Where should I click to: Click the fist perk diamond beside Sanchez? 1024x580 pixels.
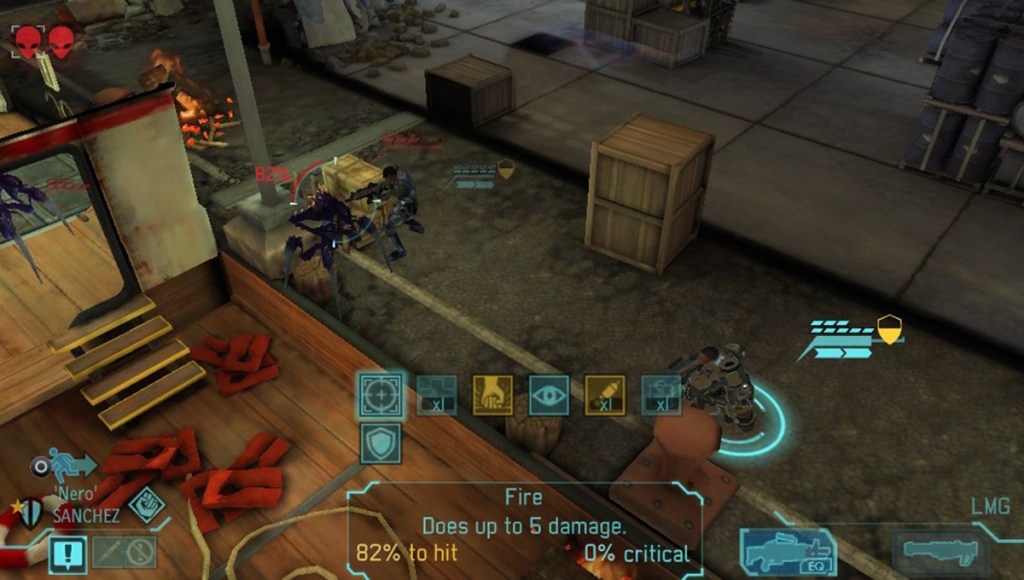(x=146, y=506)
